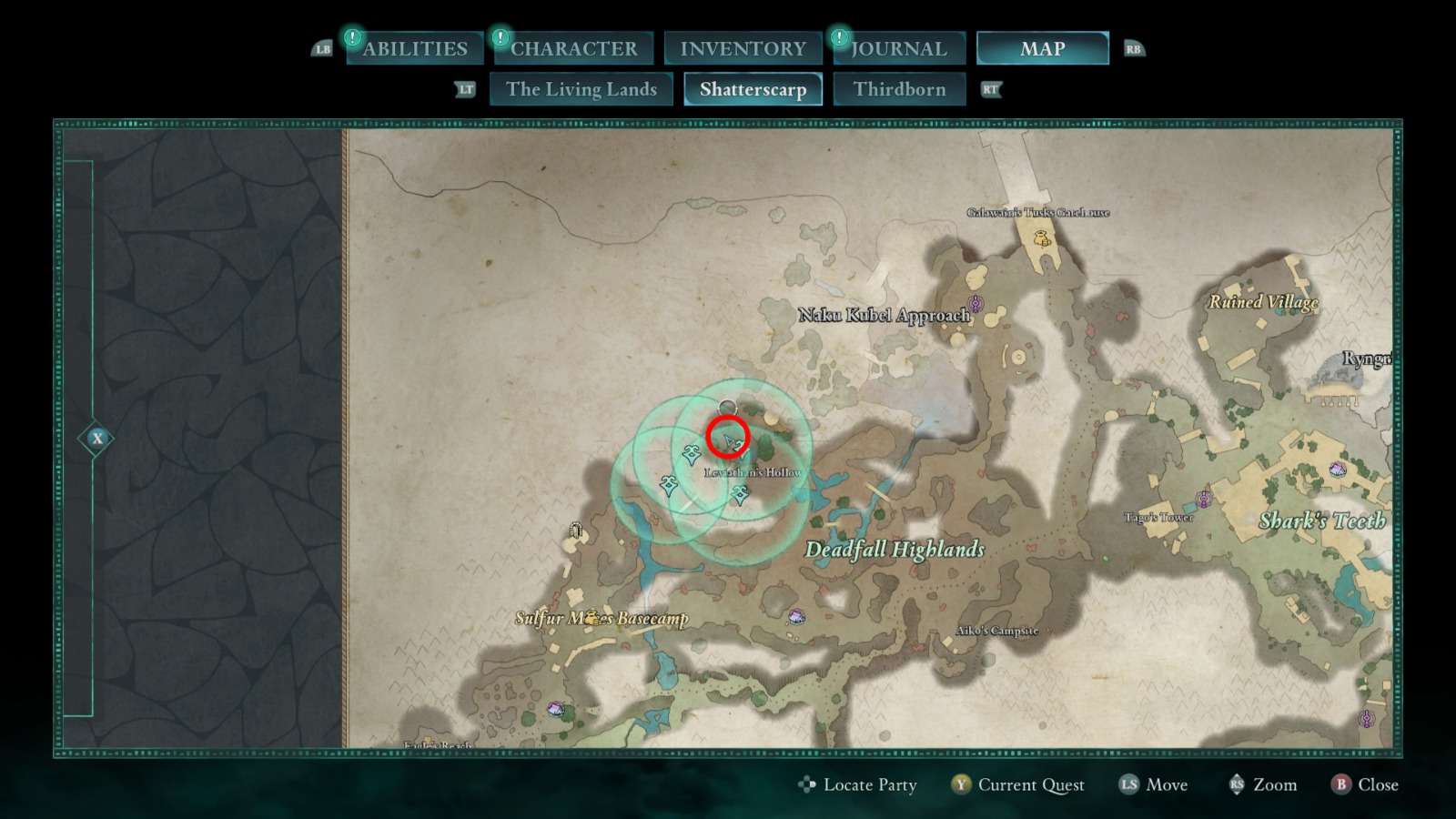Open the Abilities tab
Viewport: 1456px width, 819px height.
tap(414, 48)
